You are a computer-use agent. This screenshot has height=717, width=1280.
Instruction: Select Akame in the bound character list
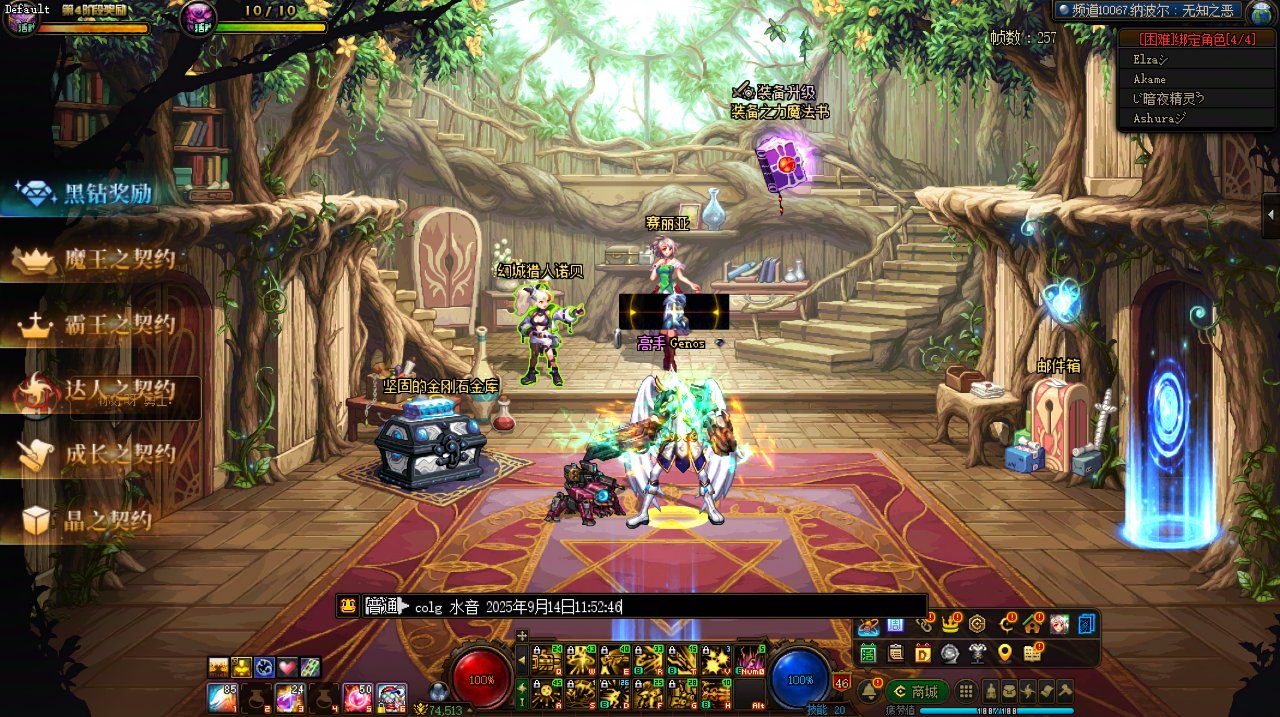1148,79
